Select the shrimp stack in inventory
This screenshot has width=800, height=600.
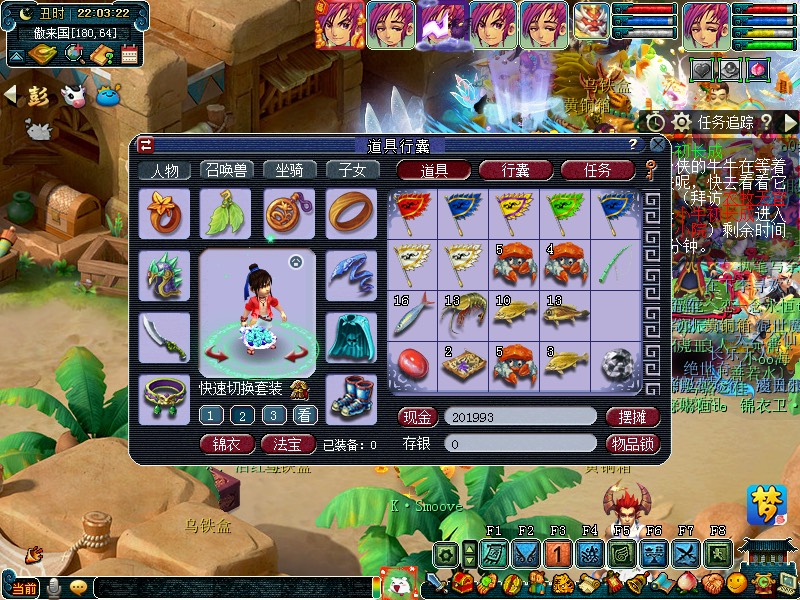463,315
